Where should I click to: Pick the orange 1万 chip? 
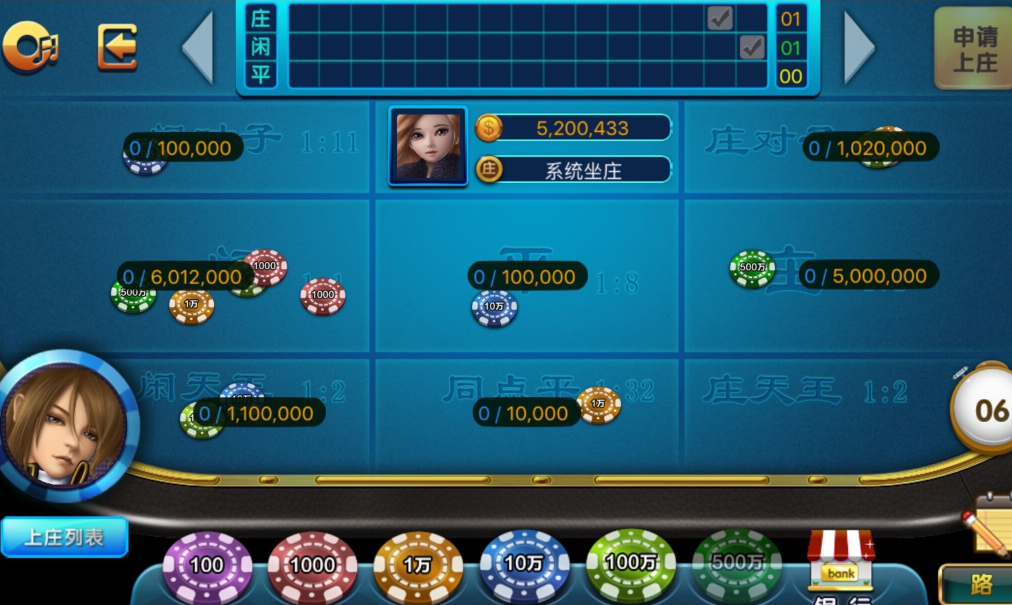(418, 566)
